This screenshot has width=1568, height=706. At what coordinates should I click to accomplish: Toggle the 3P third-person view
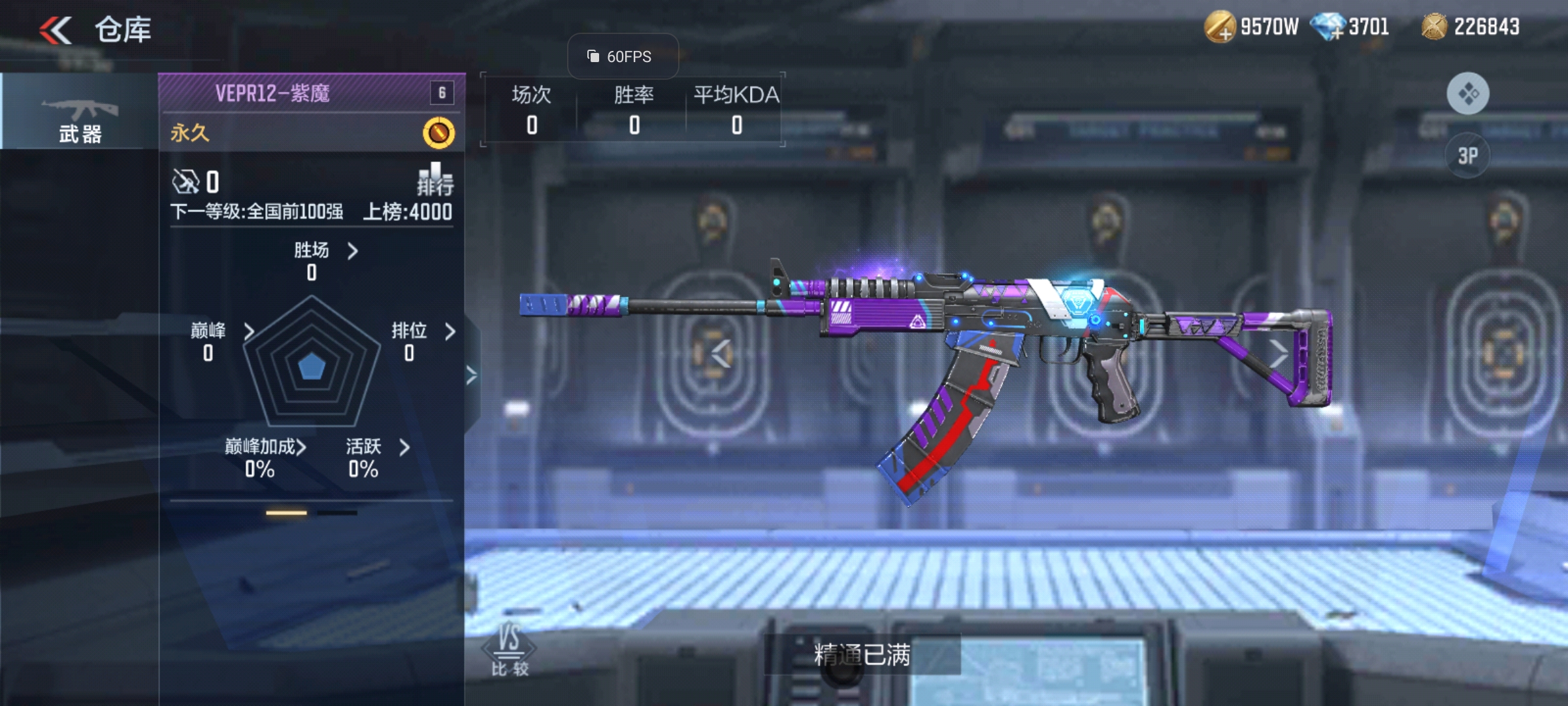[1467, 156]
